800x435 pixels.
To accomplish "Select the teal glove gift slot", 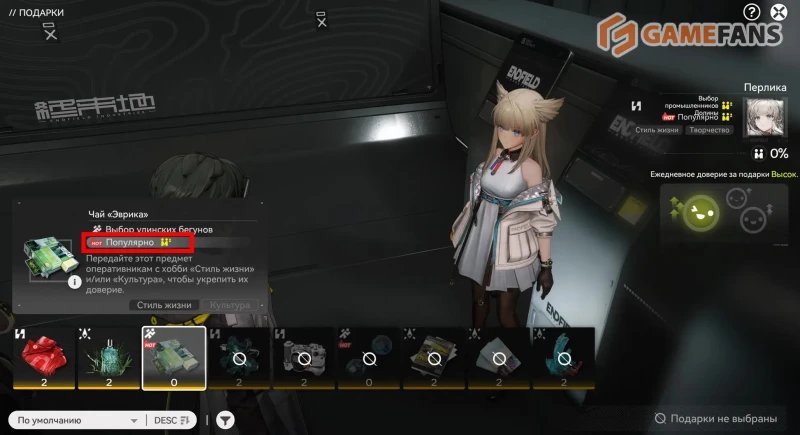I will 562,357.
